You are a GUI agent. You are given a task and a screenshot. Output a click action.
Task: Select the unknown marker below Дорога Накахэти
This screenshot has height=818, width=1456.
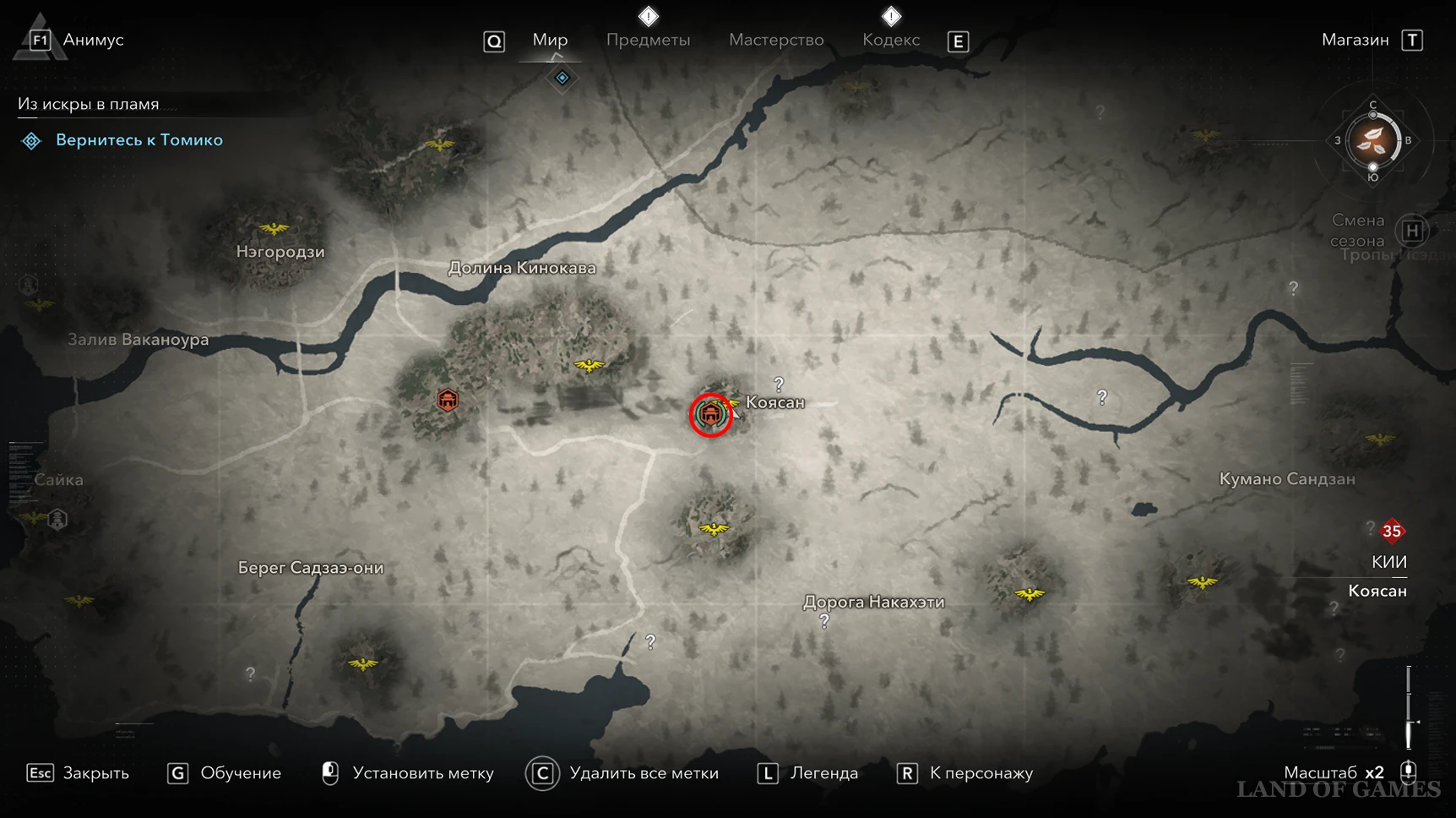coord(824,622)
